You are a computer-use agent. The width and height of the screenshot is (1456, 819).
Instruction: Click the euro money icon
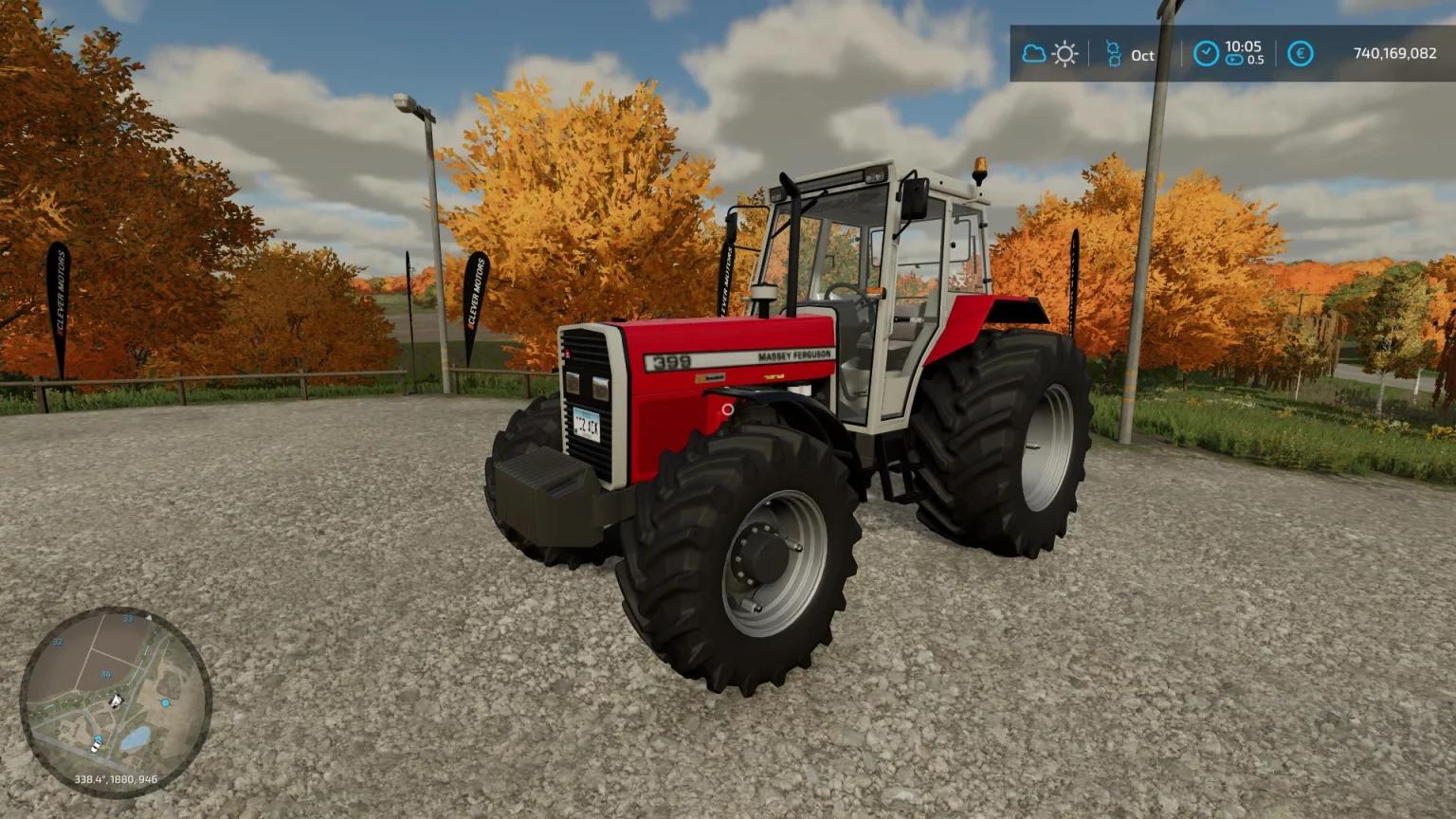pyautogui.click(x=1301, y=54)
